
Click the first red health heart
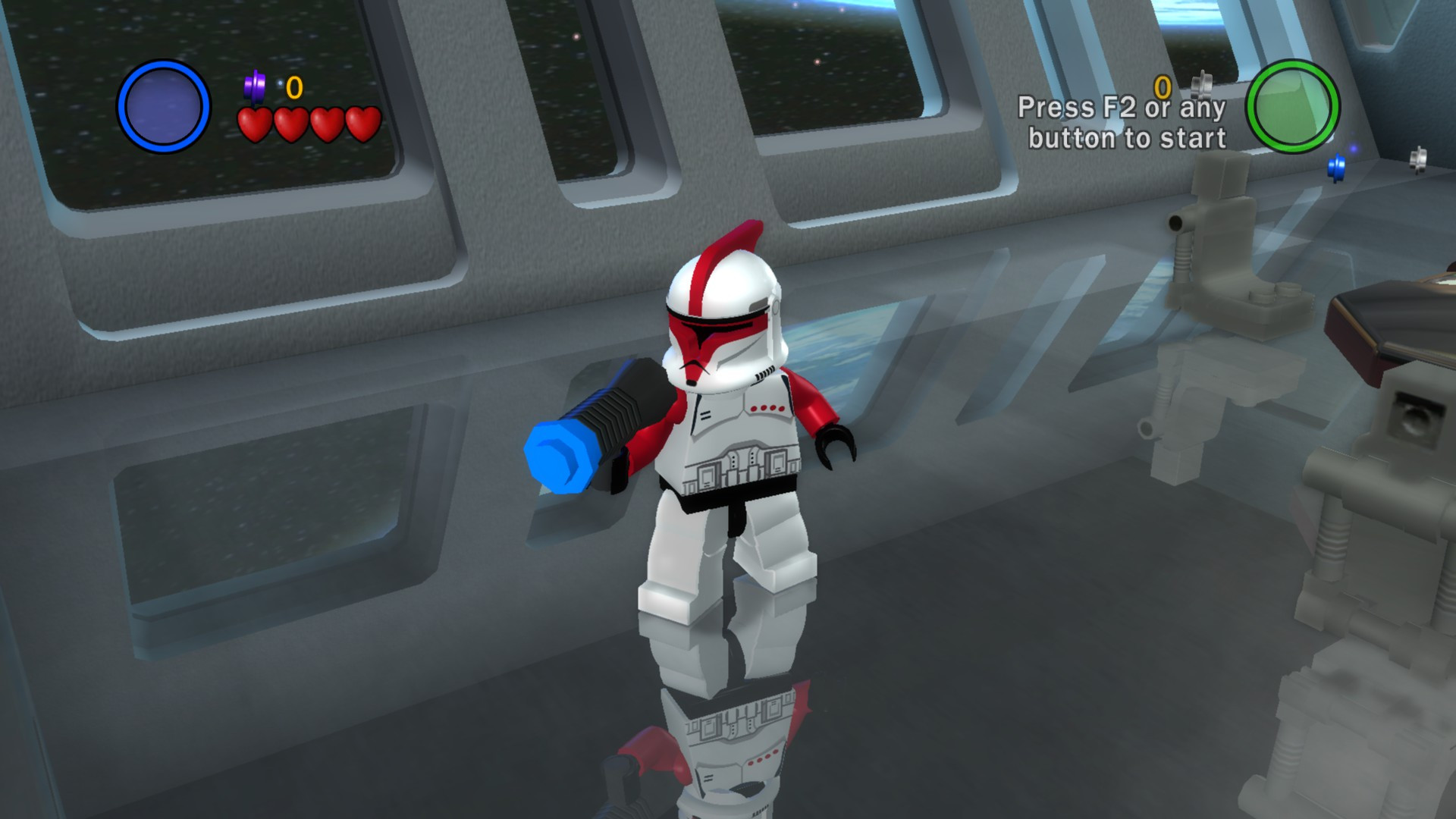(255, 121)
